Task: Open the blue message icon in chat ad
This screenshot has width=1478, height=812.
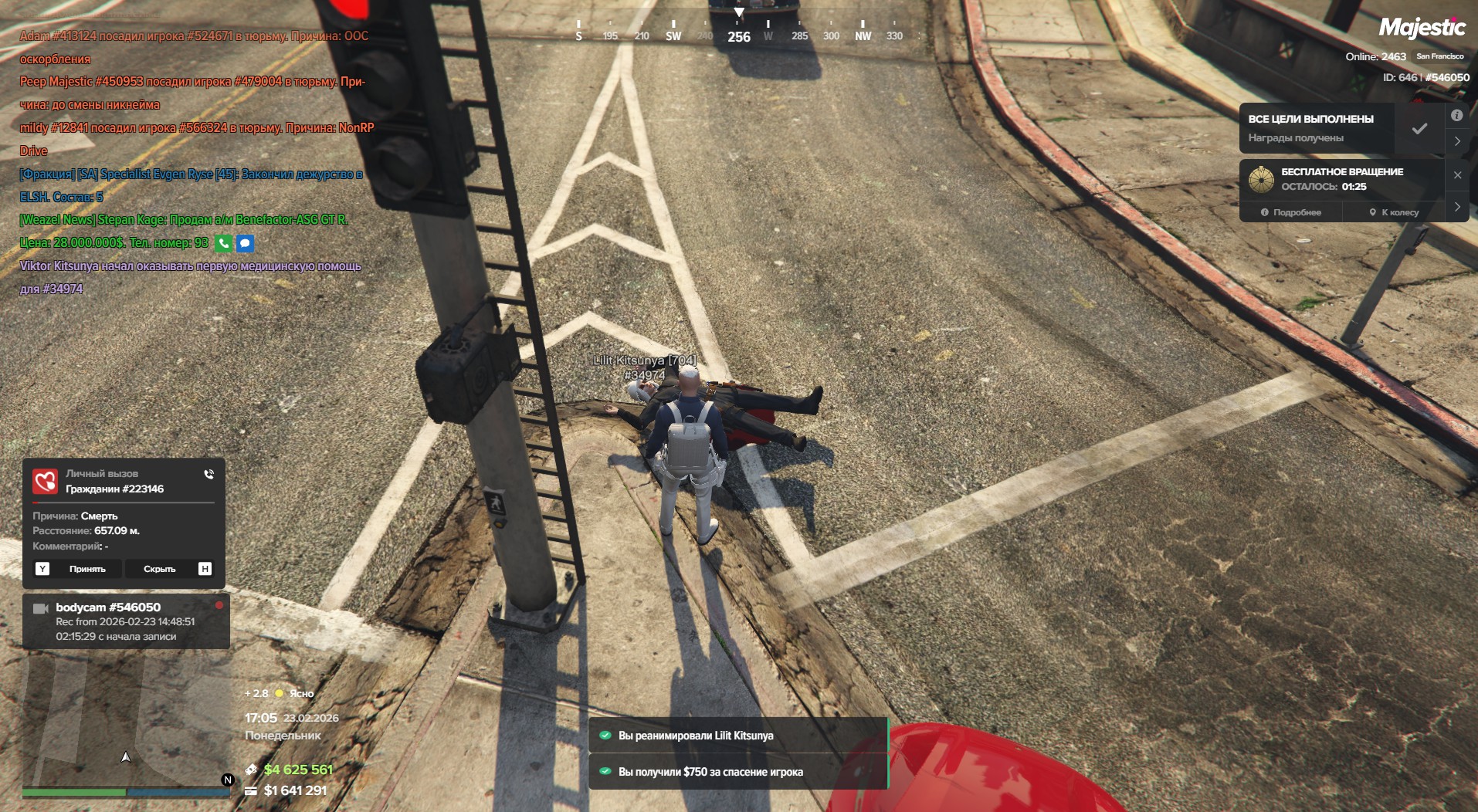Action: (x=245, y=243)
